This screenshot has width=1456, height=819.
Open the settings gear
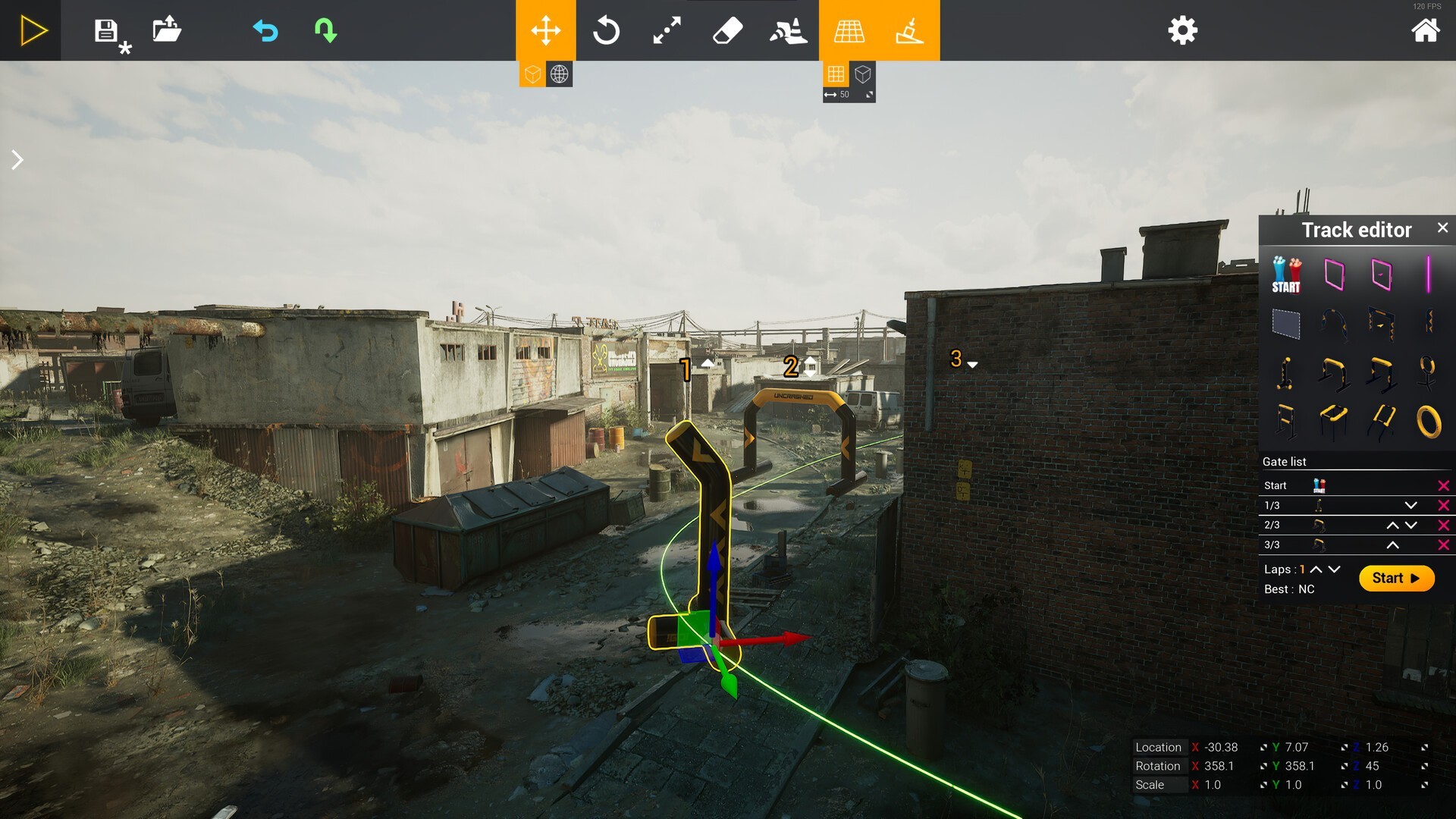point(1182,31)
